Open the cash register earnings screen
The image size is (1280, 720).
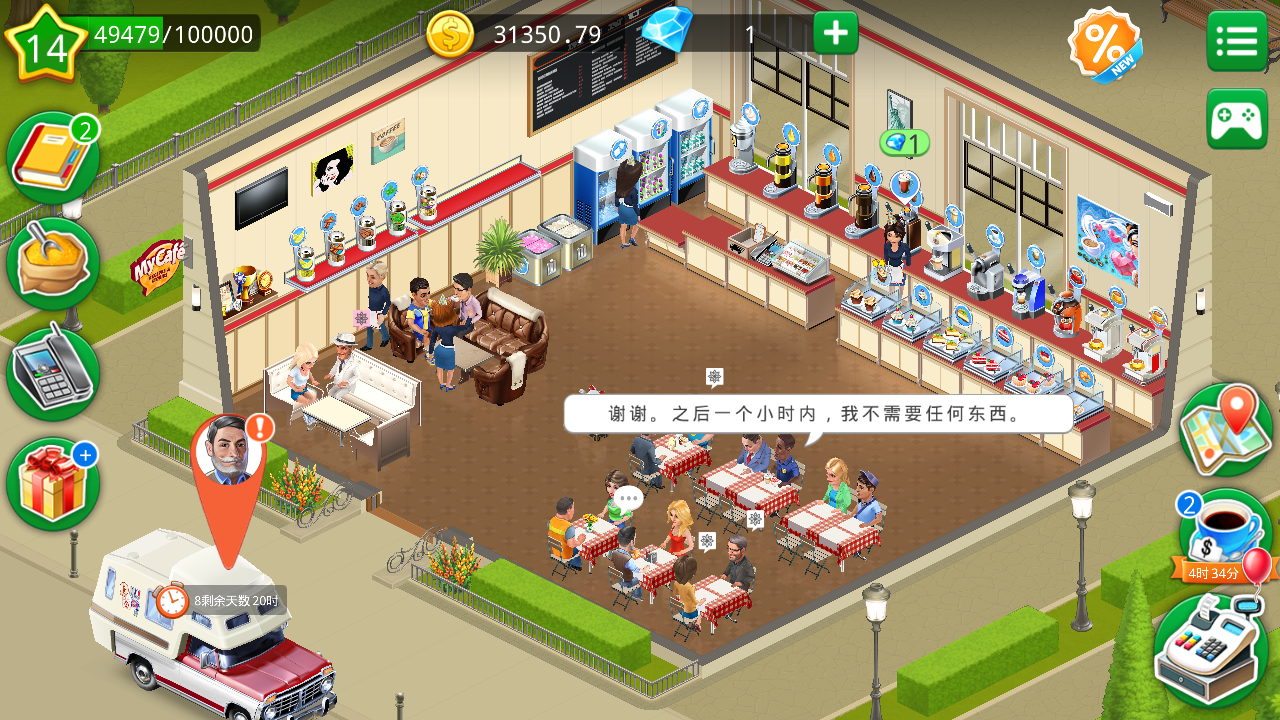pos(1212,645)
